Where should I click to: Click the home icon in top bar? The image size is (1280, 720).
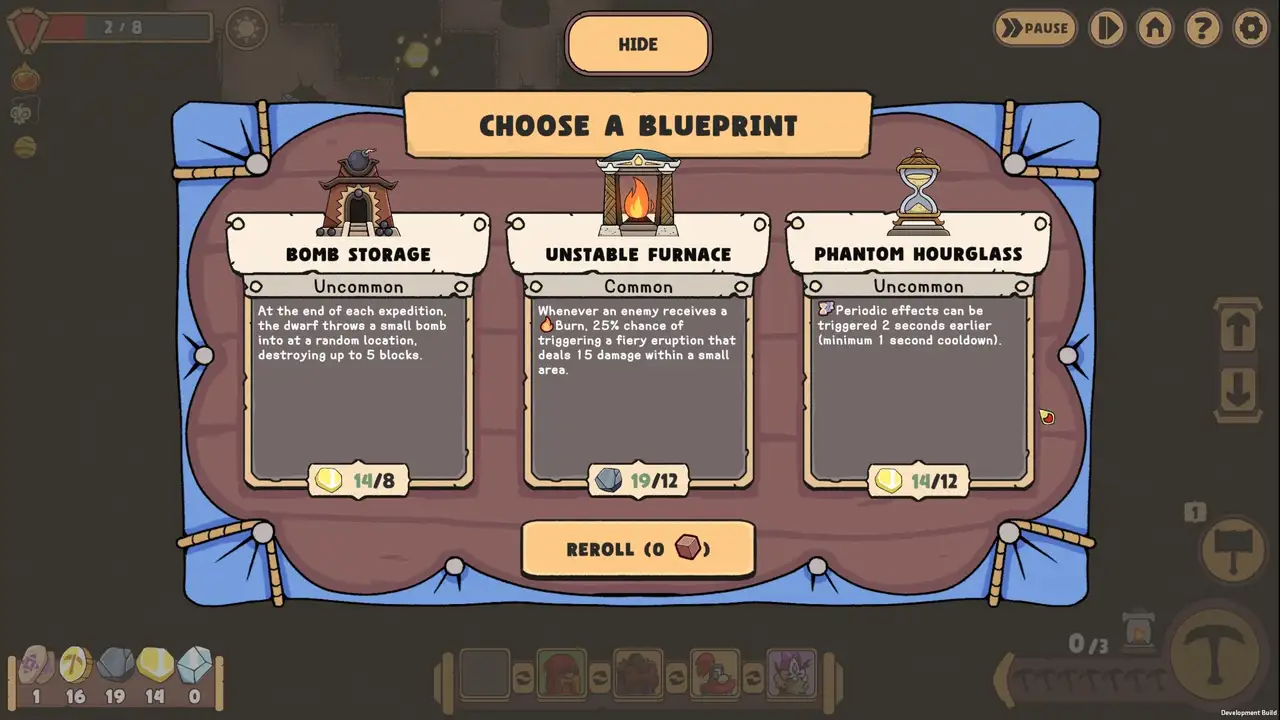click(x=1154, y=29)
